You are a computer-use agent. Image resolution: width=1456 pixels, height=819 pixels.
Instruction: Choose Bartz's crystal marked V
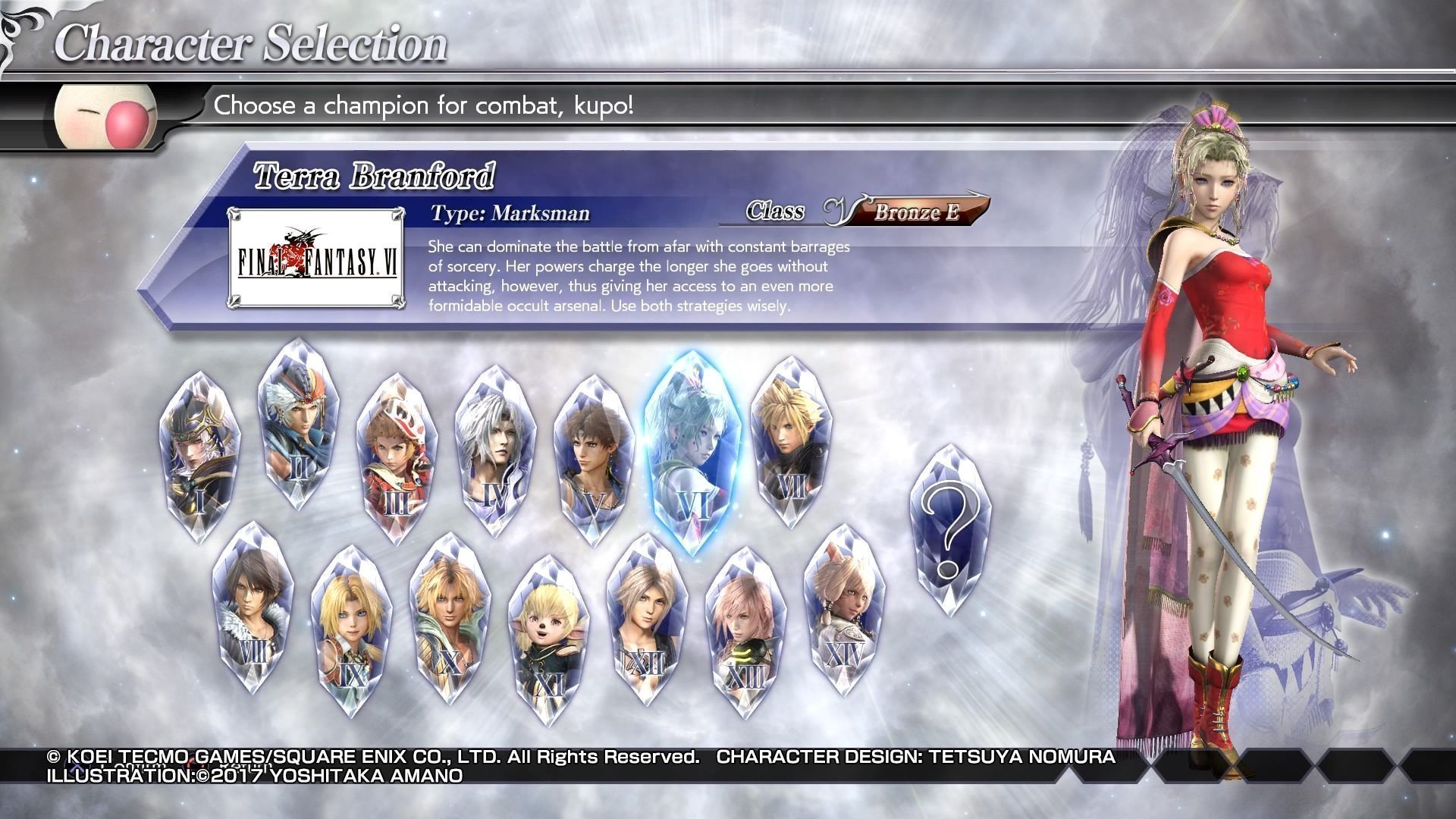pyautogui.click(x=594, y=460)
